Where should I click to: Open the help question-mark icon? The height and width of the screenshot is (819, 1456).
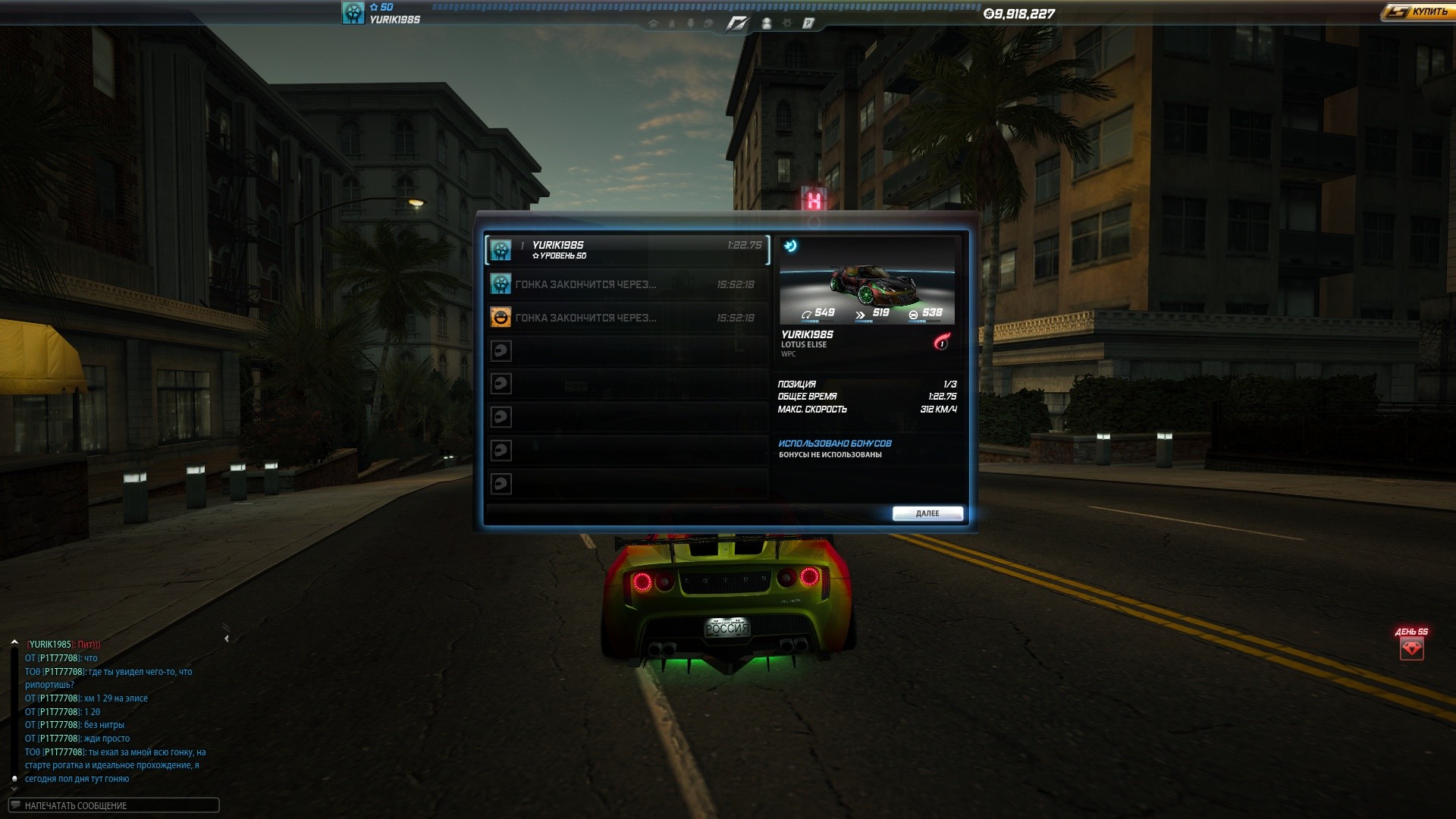pyautogui.click(x=808, y=24)
